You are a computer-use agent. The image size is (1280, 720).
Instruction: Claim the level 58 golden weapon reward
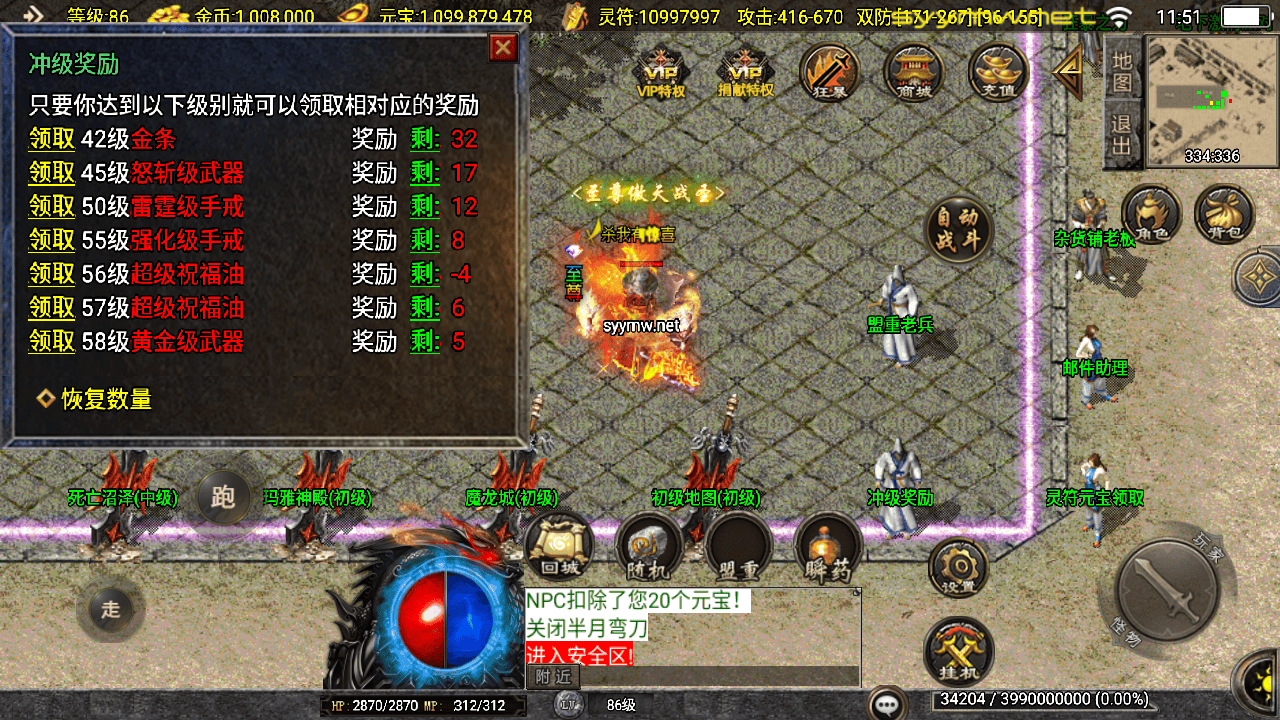pos(52,342)
